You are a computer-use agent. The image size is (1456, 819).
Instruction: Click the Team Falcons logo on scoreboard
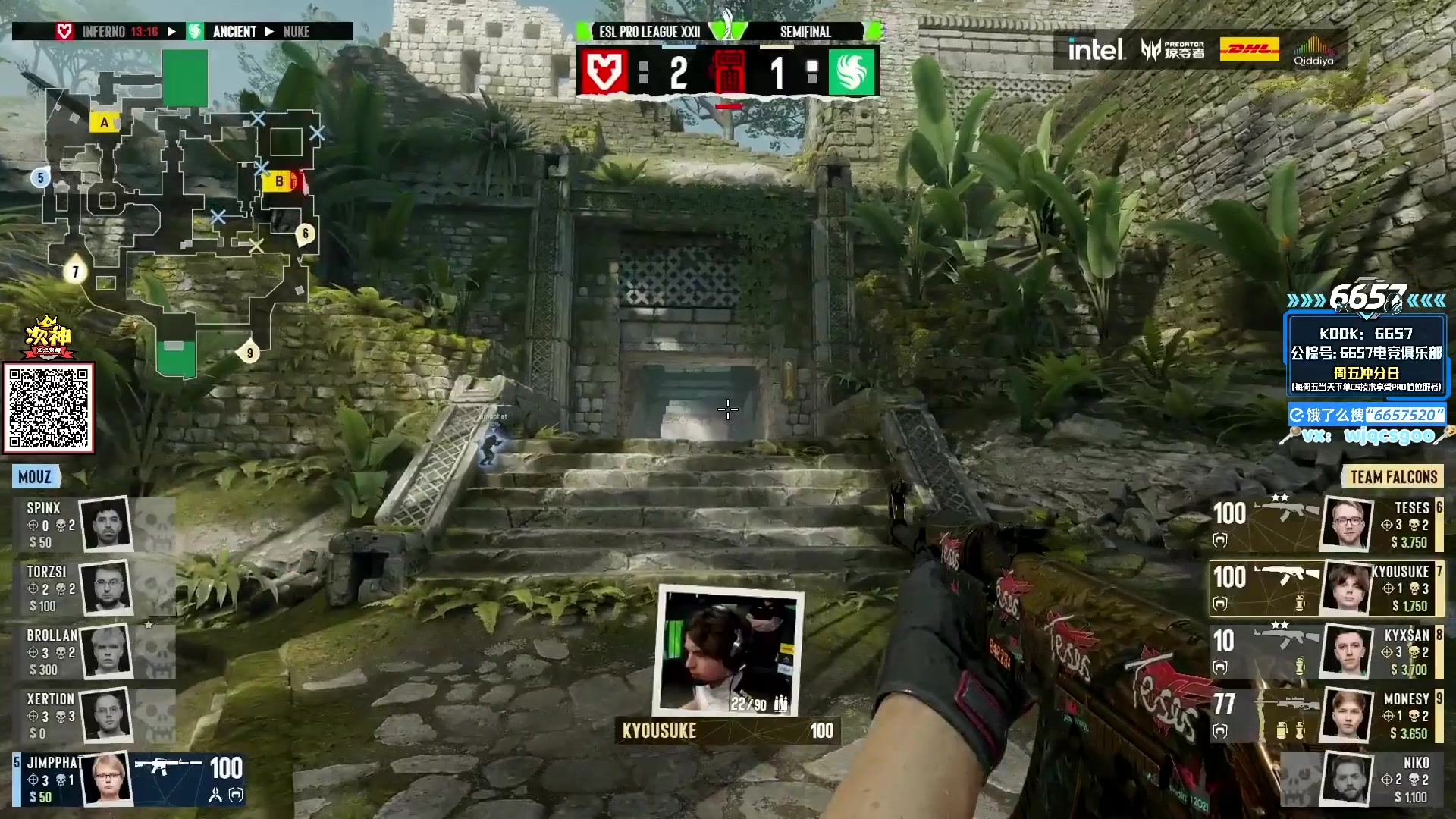pyautogui.click(x=852, y=73)
